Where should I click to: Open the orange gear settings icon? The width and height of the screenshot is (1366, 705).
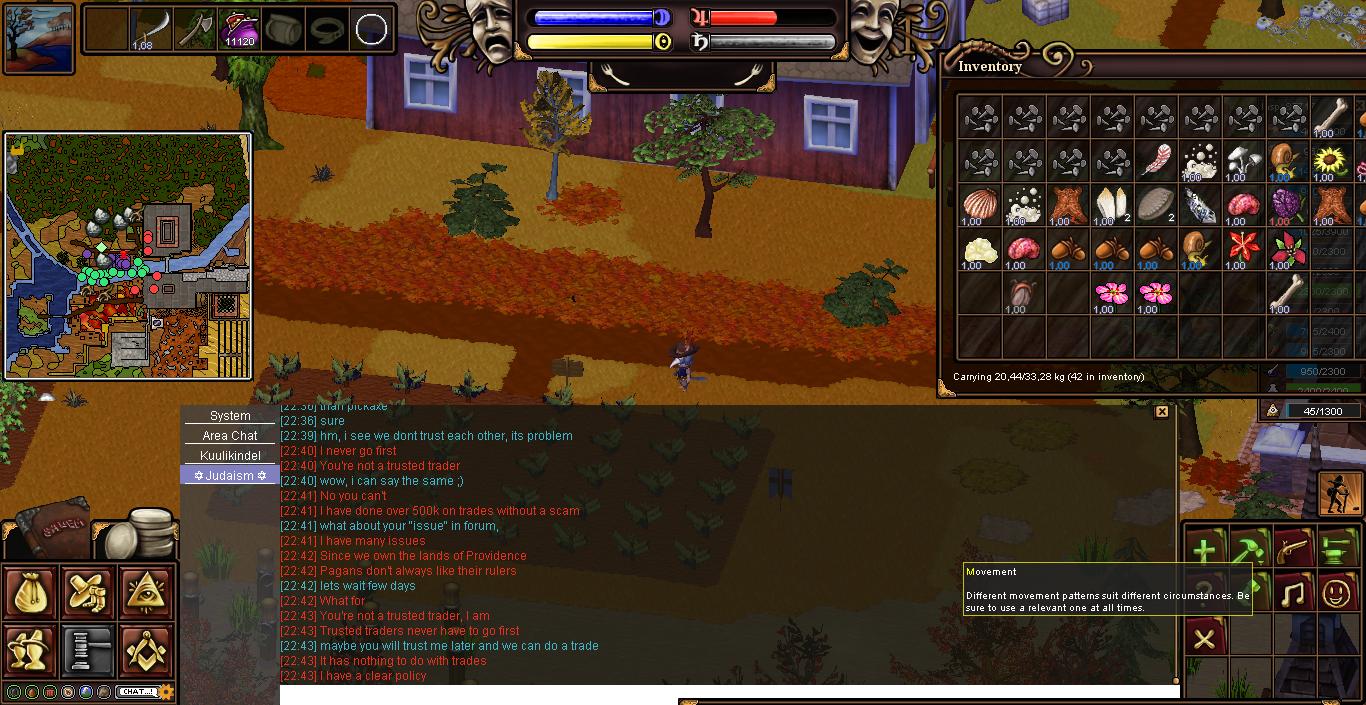[x=166, y=692]
